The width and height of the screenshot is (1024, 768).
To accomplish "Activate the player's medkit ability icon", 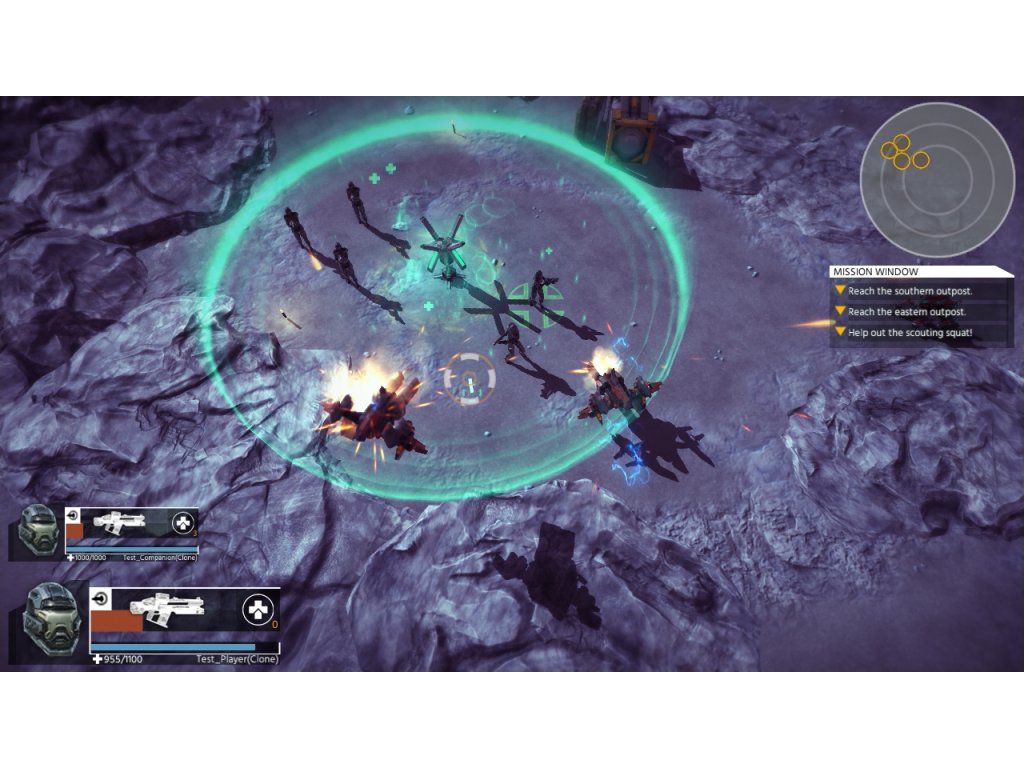I will point(257,609).
